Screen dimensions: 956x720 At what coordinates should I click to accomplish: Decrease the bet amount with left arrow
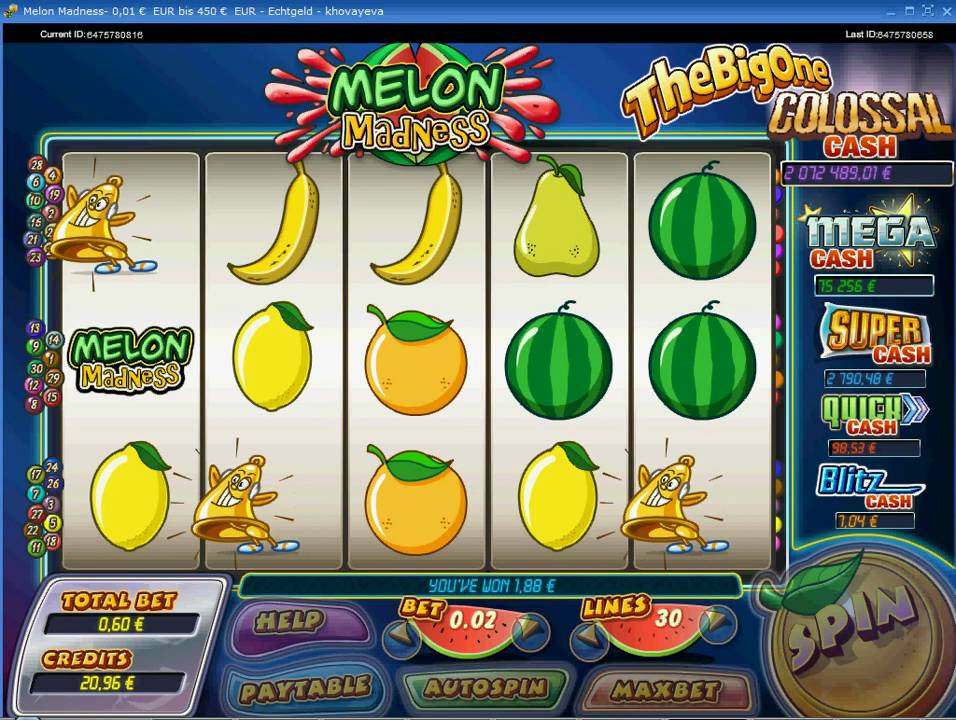(x=401, y=632)
